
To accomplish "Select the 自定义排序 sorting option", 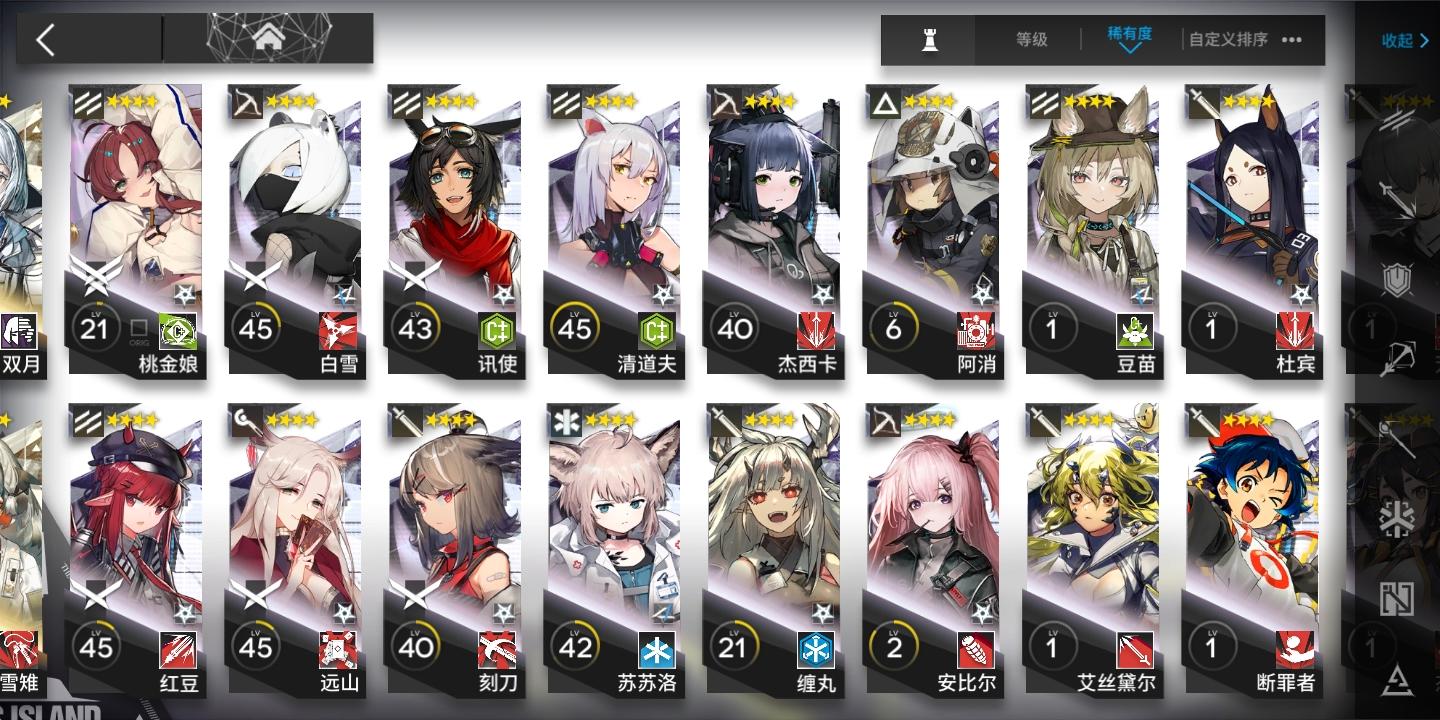I will (x=1227, y=40).
